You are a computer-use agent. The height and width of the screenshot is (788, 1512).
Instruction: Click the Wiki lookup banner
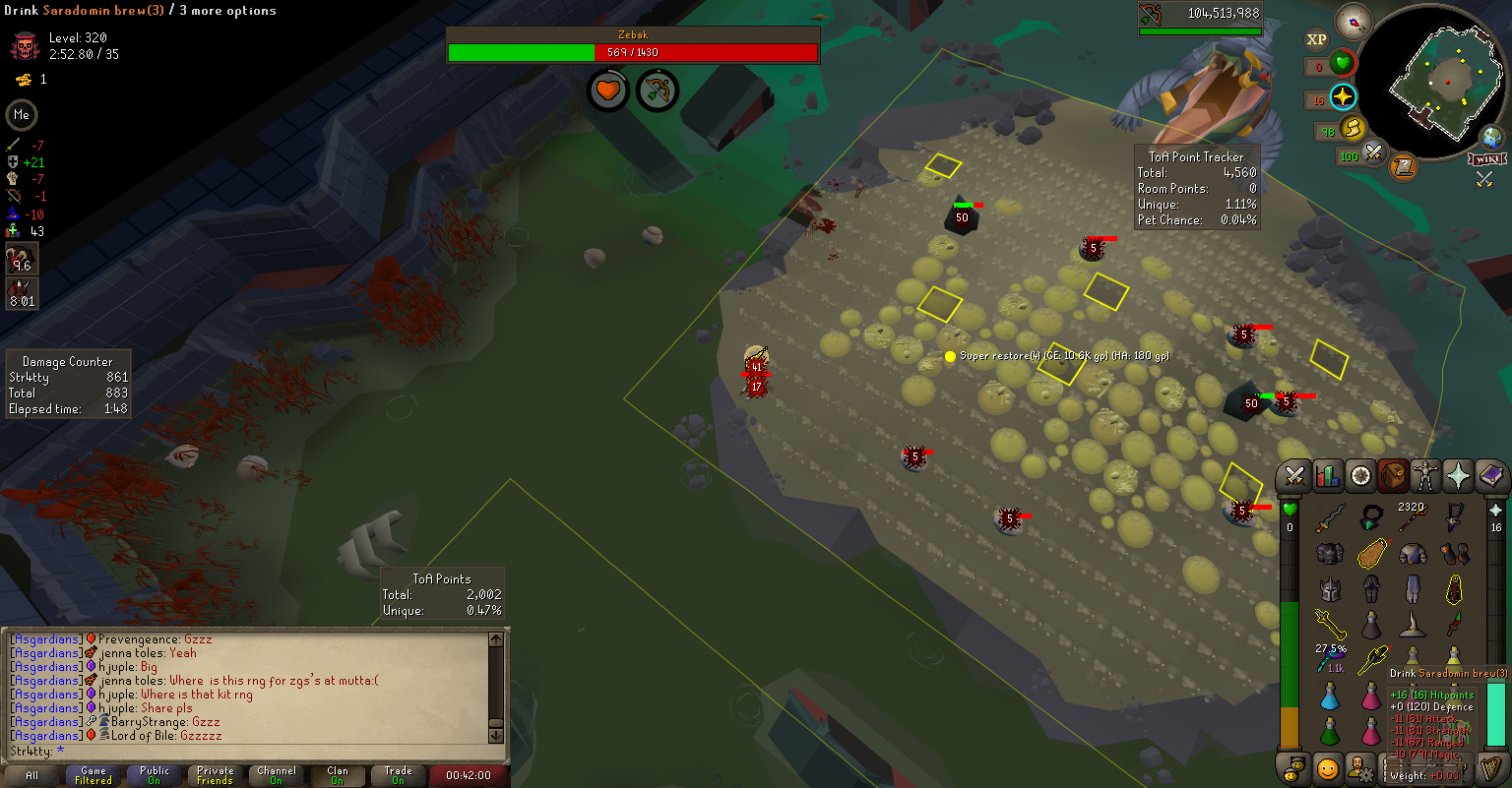point(1486,159)
